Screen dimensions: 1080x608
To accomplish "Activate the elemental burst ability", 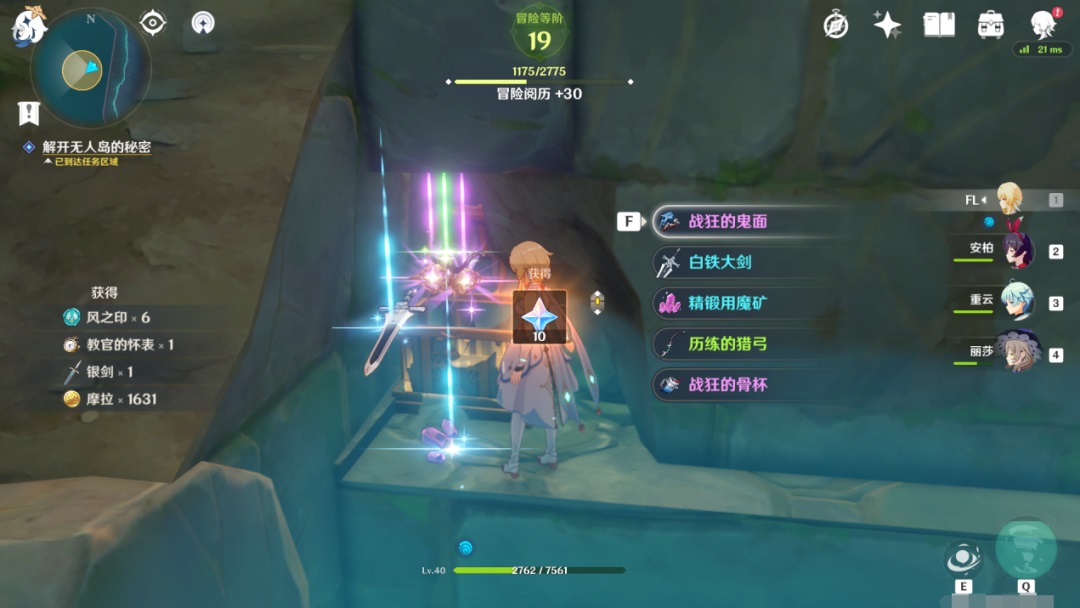I will click(1026, 548).
